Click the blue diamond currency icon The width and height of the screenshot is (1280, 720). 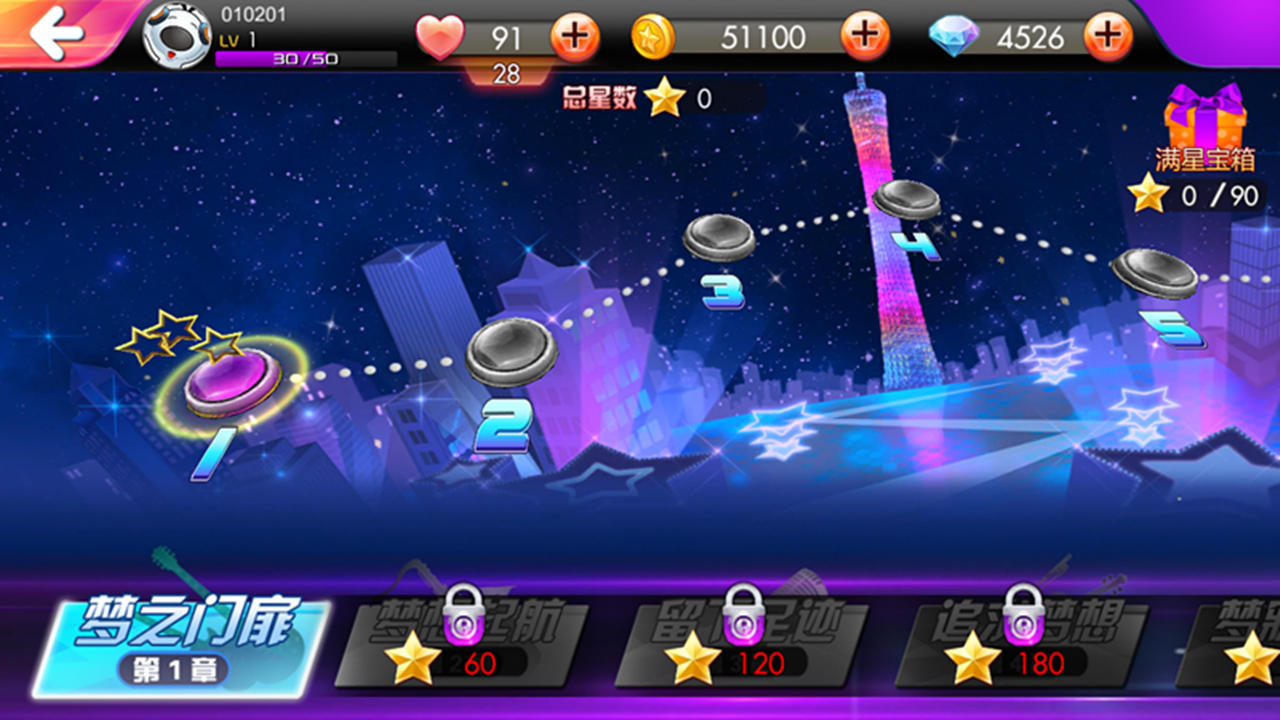[955, 36]
